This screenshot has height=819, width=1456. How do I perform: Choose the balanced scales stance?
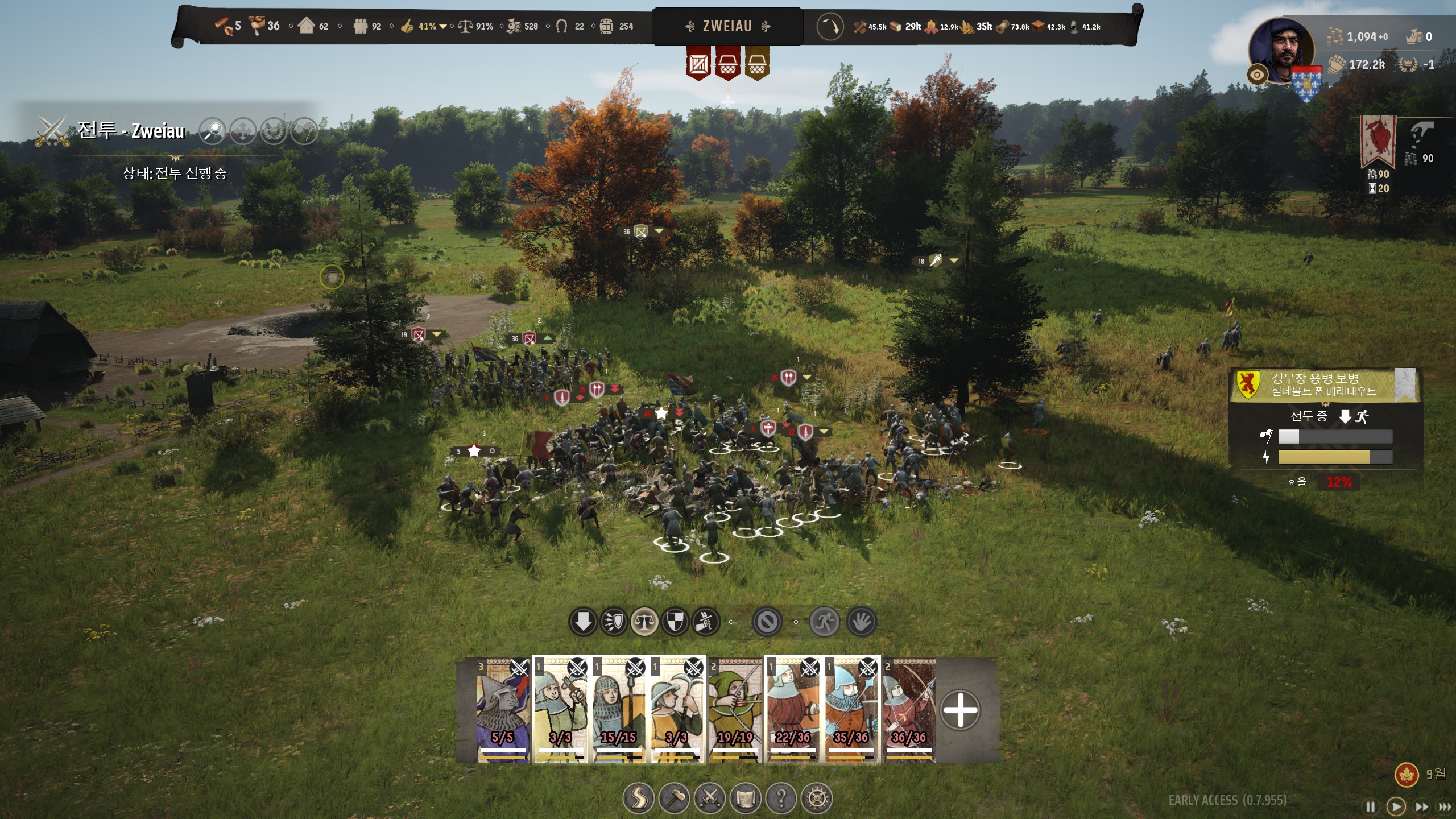tap(644, 622)
